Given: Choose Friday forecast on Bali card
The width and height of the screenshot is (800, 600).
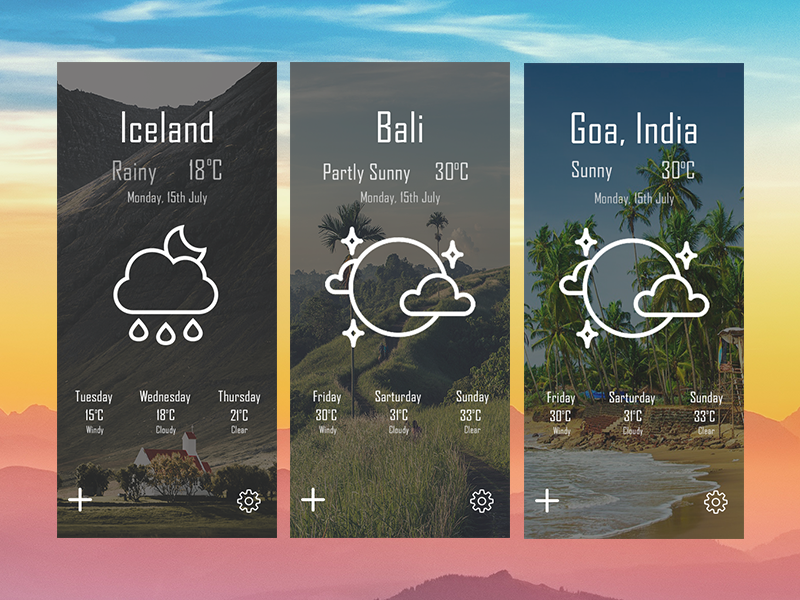Looking at the screenshot, I should [x=327, y=412].
